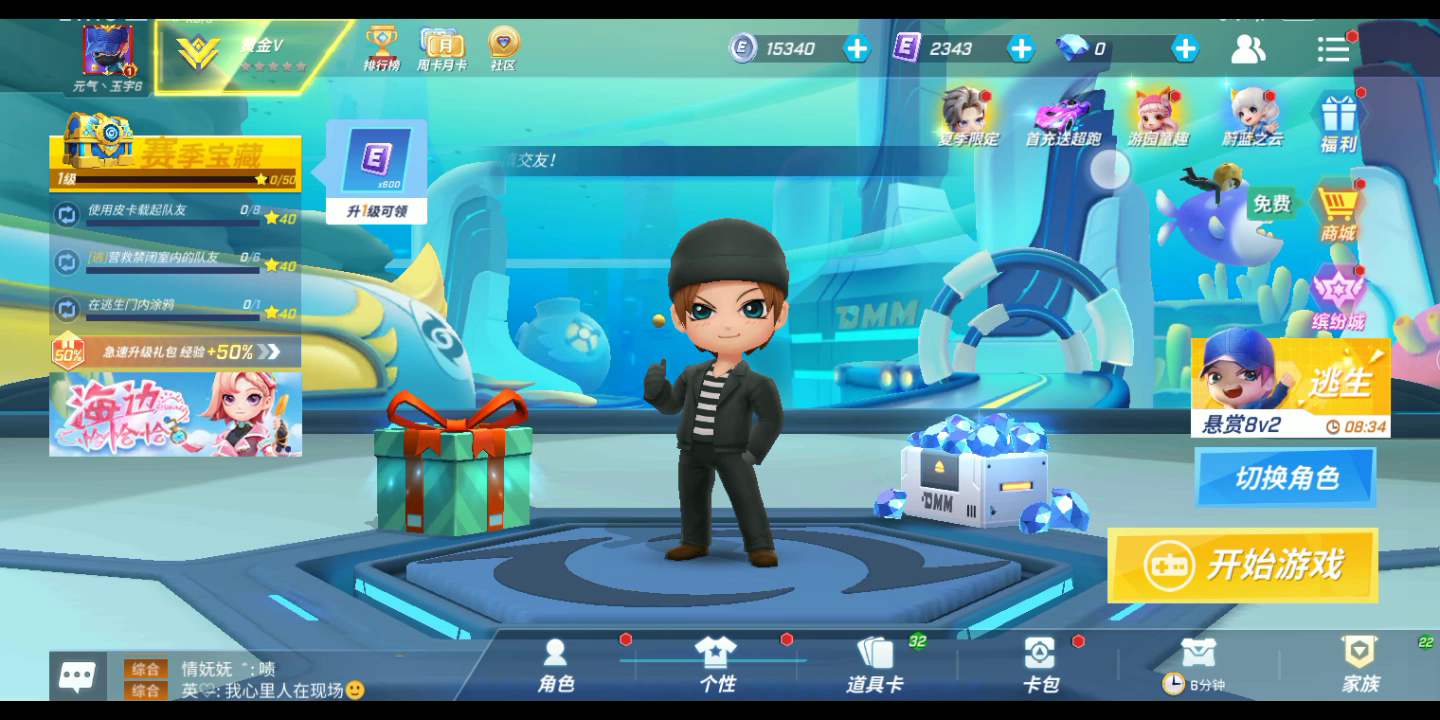Open the hamburger list menu
Viewport: 1440px width, 720px height.
coord(1332,49)
